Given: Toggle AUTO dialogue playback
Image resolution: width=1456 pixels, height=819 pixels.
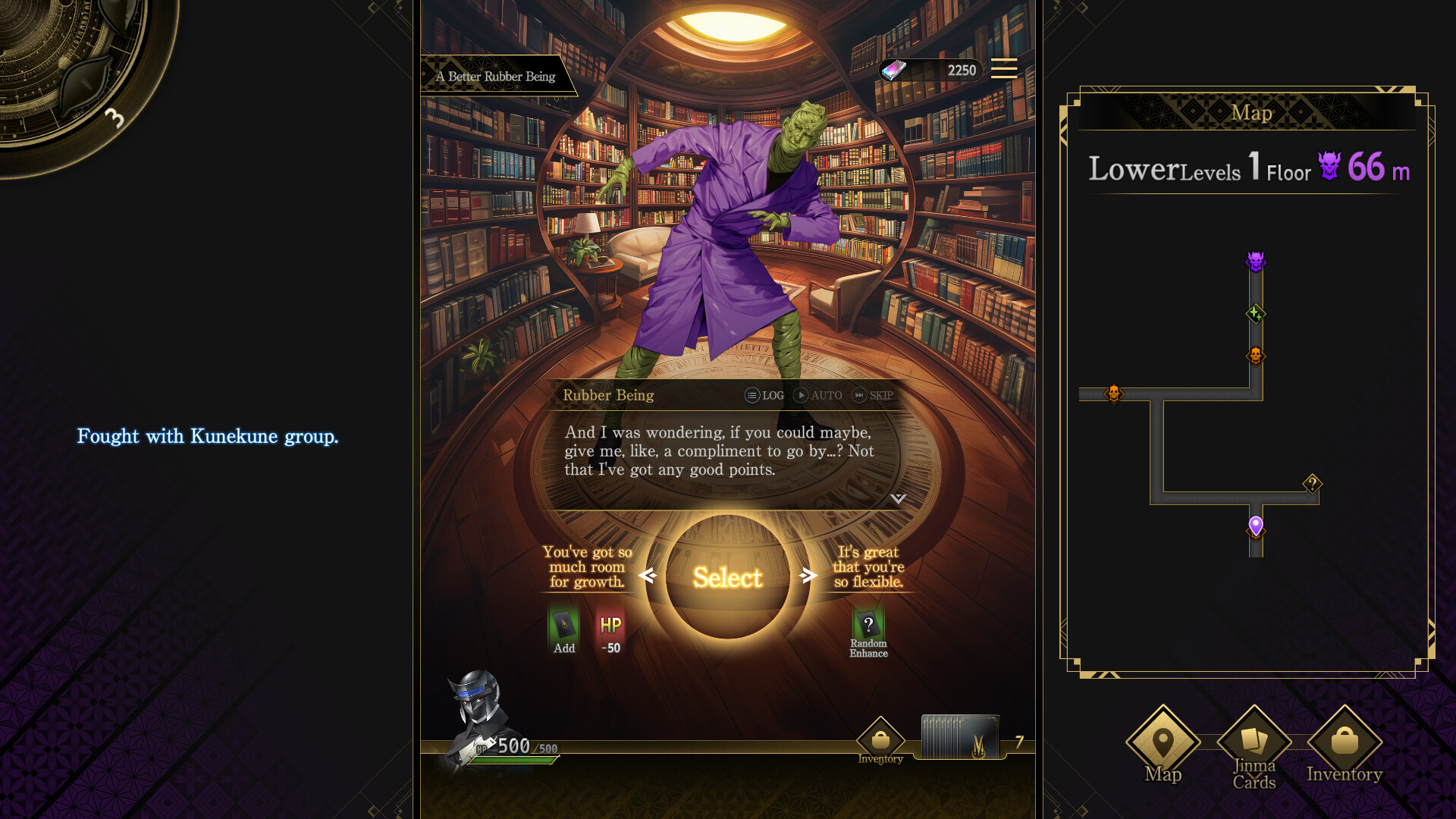Looking at the screenshot, I should [817, 395].
